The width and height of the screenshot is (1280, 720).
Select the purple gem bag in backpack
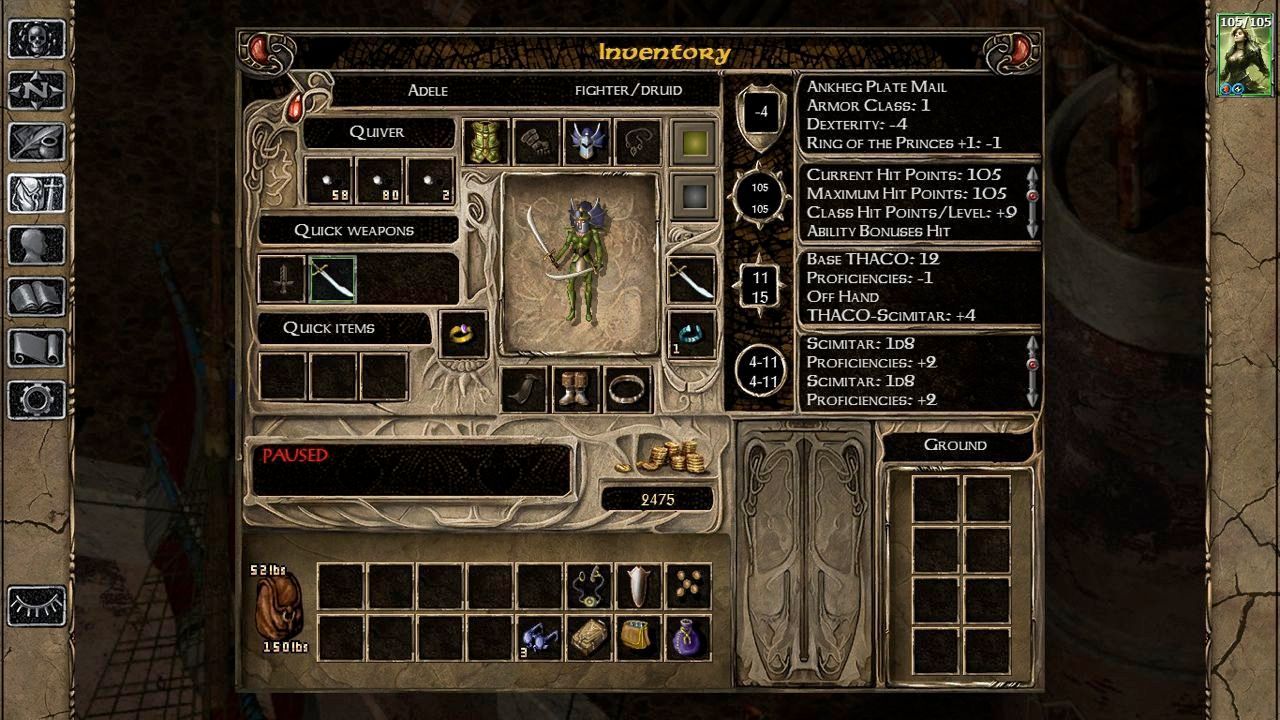pos(688,638)
